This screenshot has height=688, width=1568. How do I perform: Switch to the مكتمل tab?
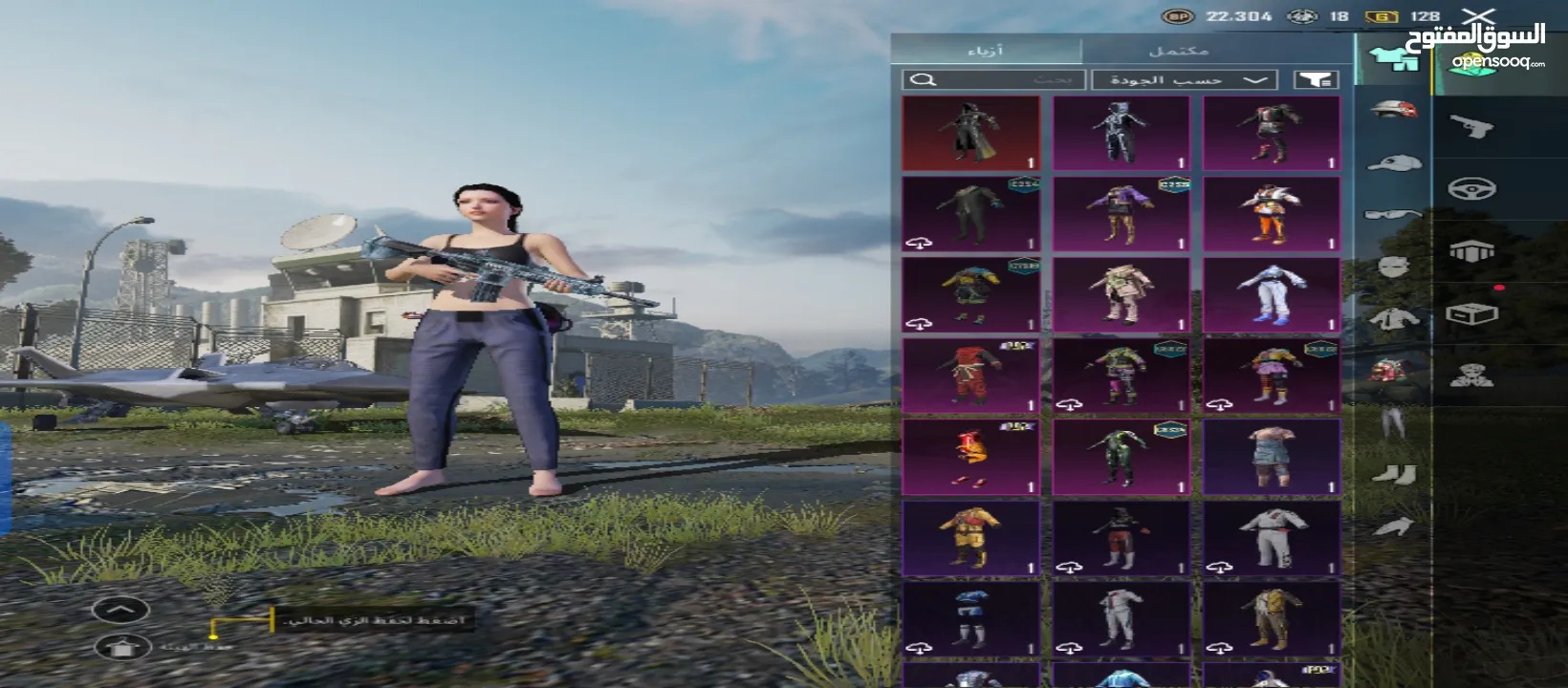click(1179, 51)
